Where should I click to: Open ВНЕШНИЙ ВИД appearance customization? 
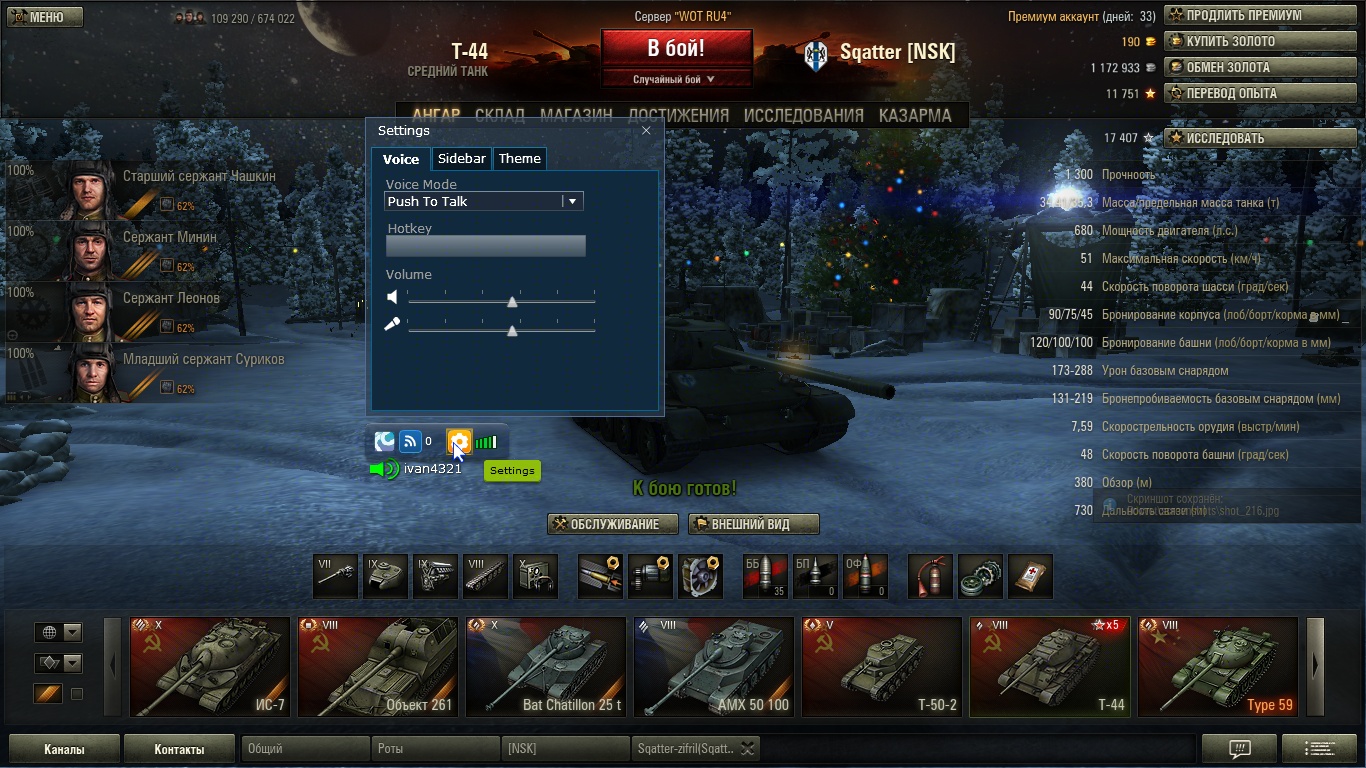pos(754,524)
